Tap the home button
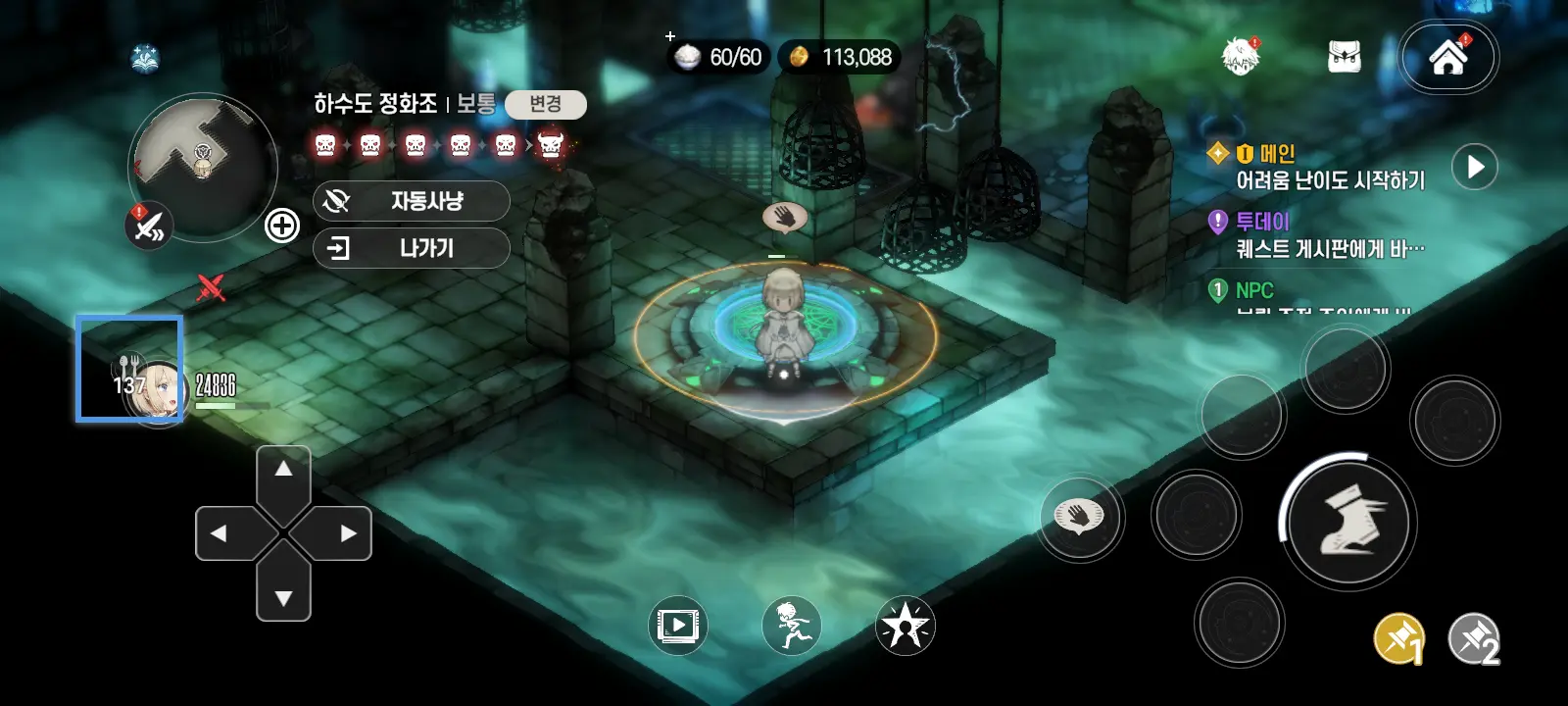 (x=1447, y=57)
